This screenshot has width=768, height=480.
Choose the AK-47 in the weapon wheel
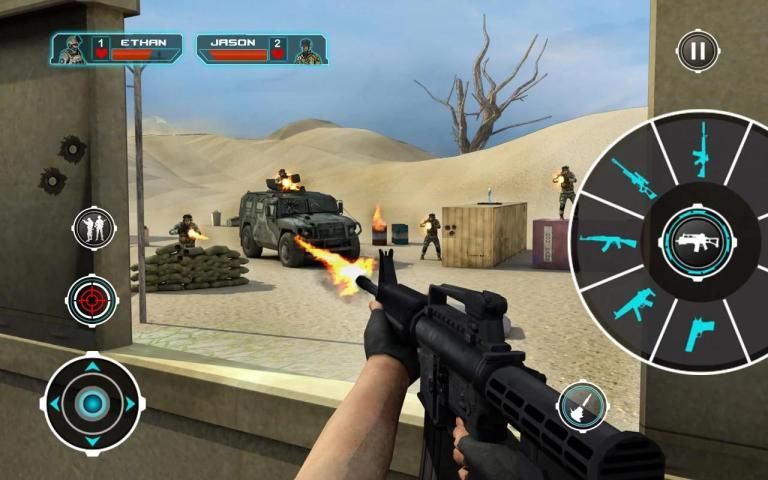coord(608,242)
